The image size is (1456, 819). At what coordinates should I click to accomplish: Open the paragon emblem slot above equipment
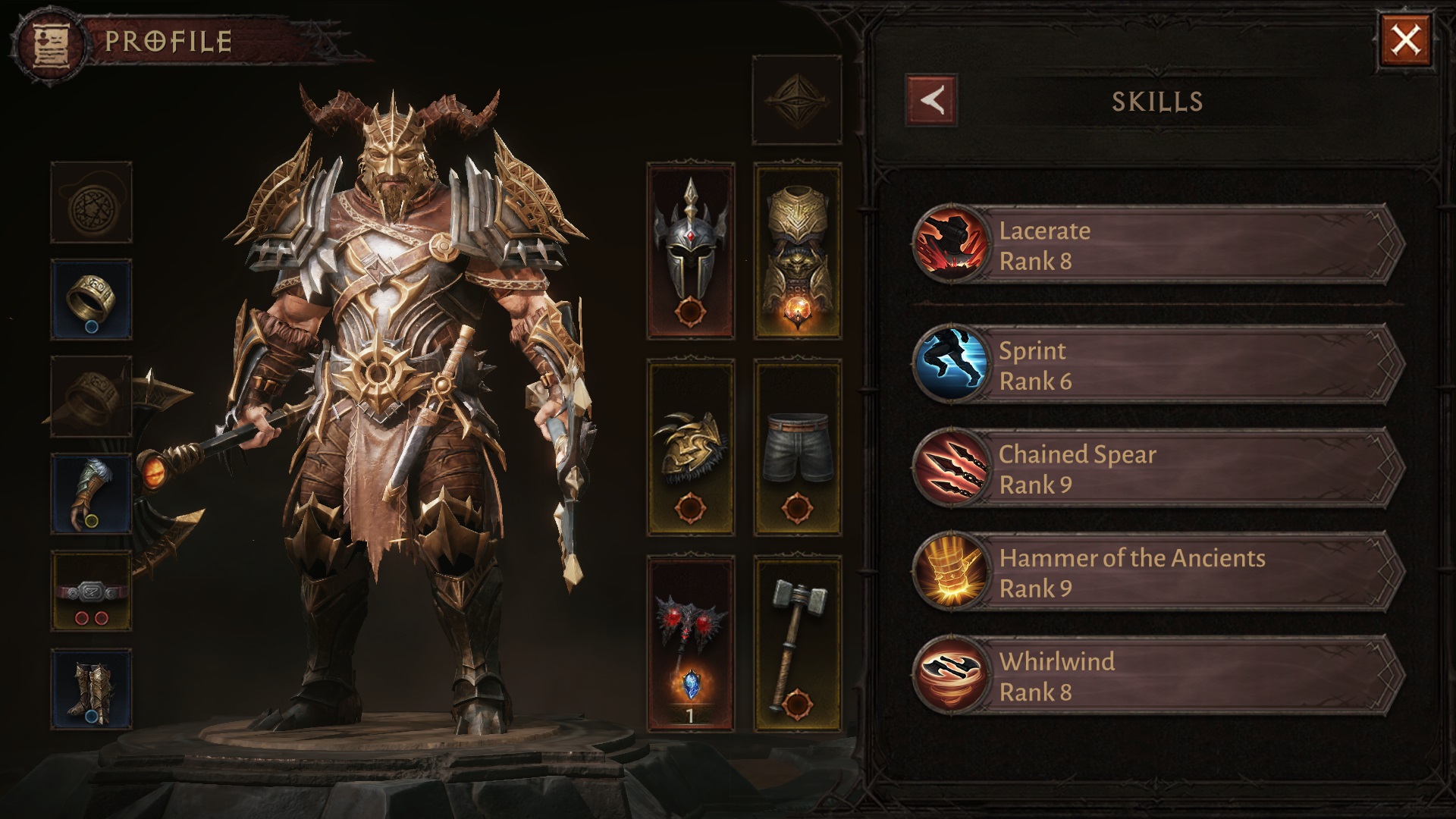click(x=798, y=99)
